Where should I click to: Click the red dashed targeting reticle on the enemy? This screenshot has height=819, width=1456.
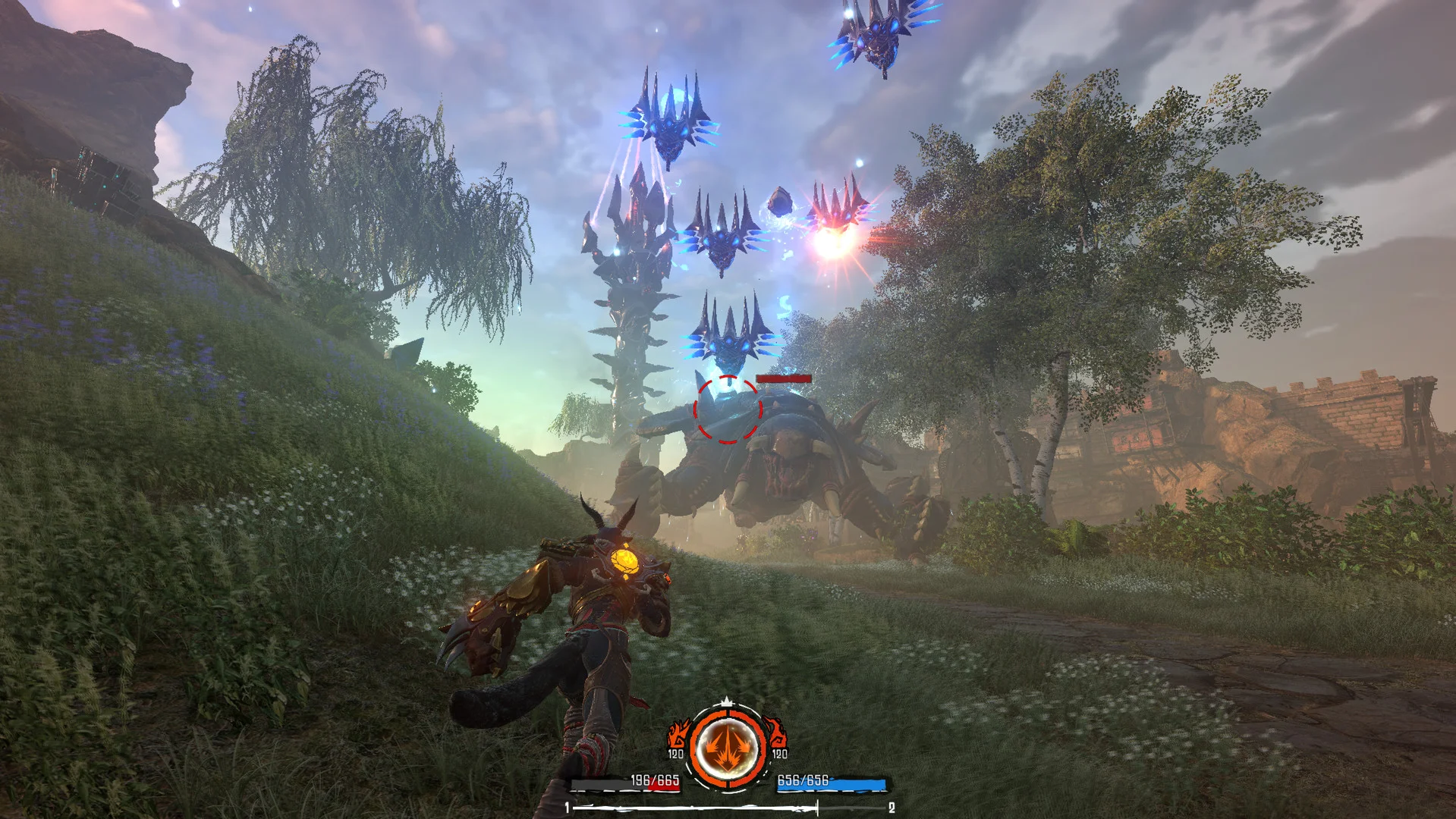727,409
